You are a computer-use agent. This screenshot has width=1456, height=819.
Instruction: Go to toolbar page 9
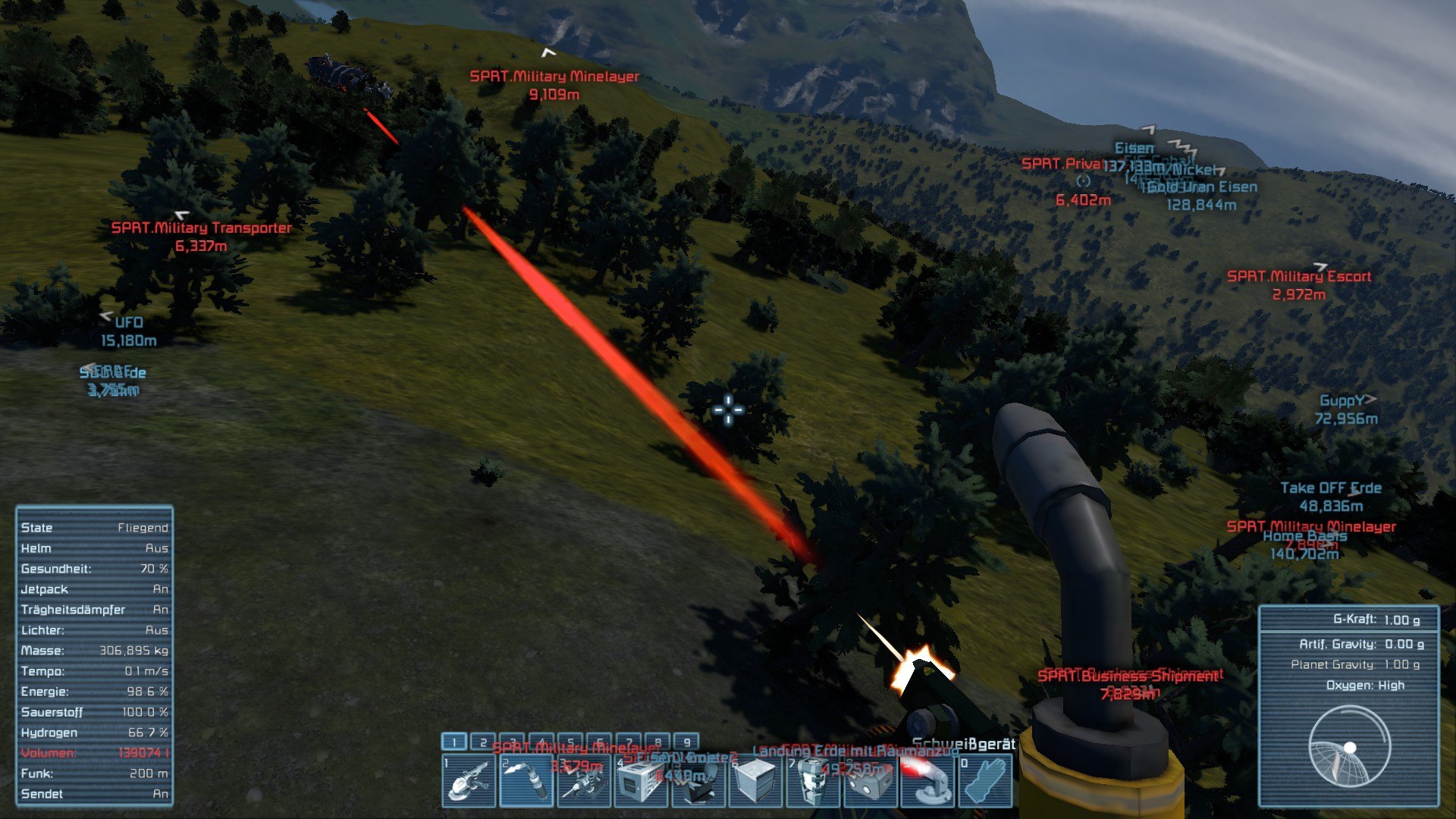click(x=686, y=742)
